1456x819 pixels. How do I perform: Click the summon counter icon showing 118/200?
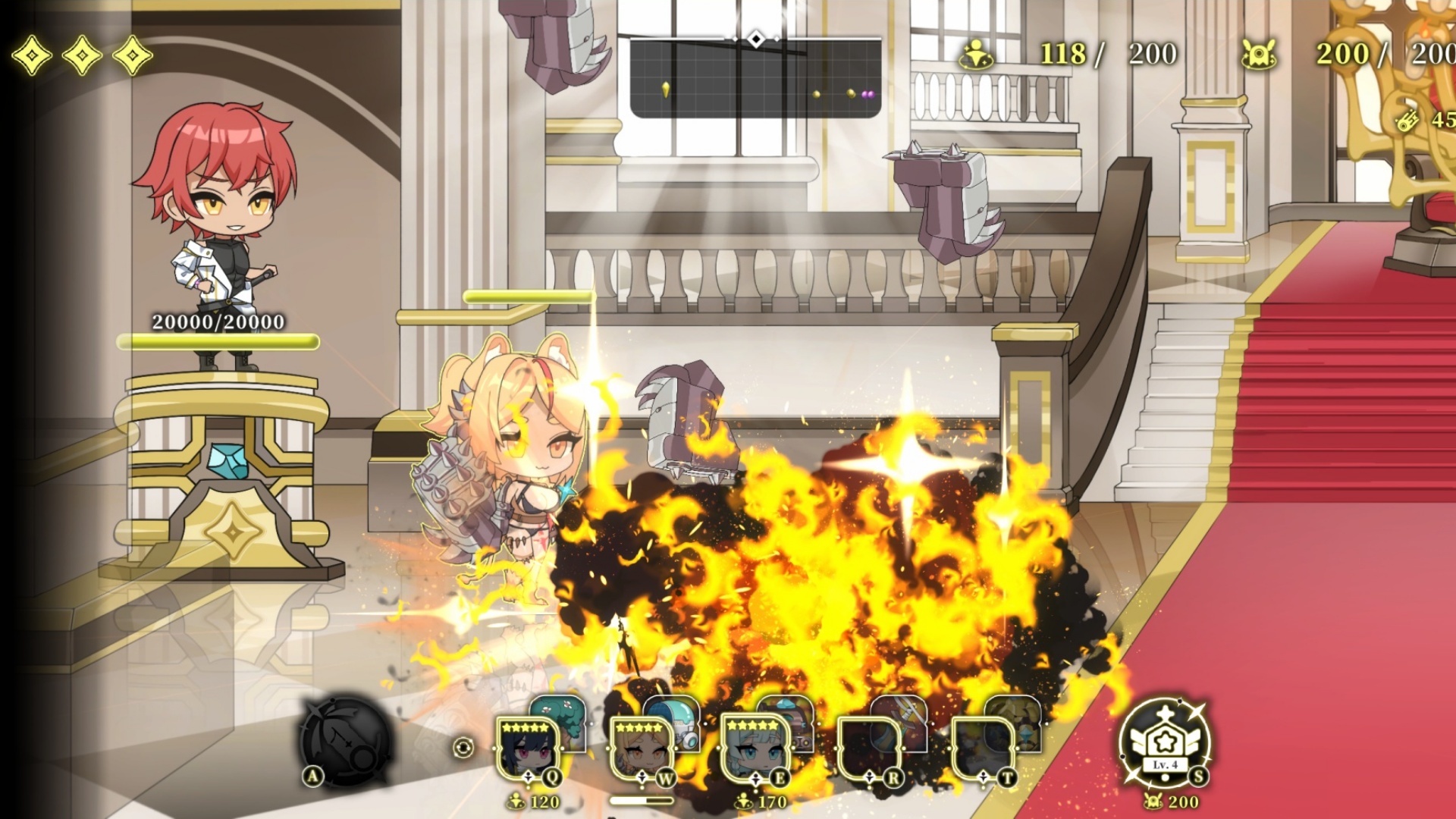pyautogui.click(x=977, y=53)
